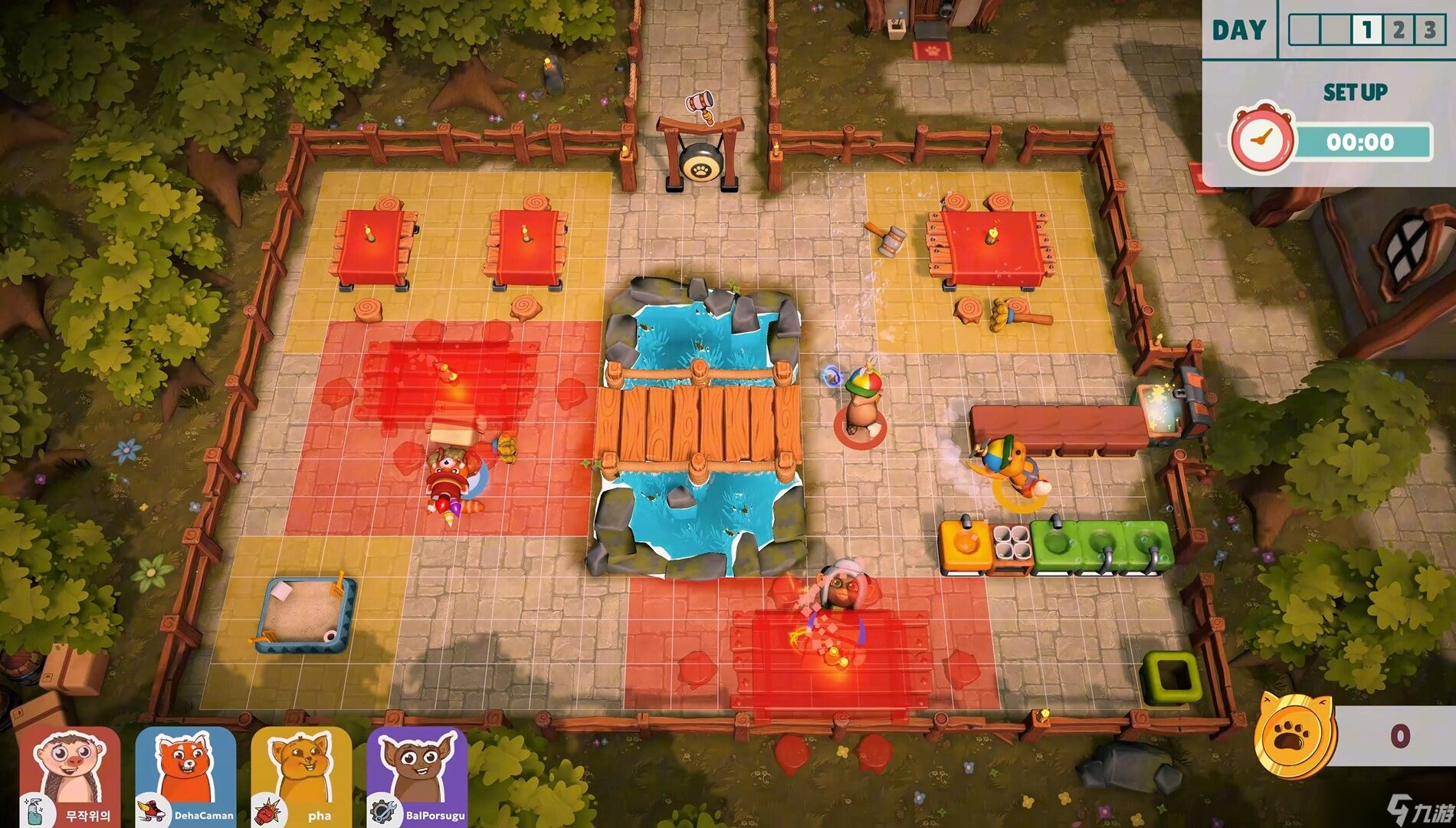Click the gear and wrench perk icon

coord(382,811)
